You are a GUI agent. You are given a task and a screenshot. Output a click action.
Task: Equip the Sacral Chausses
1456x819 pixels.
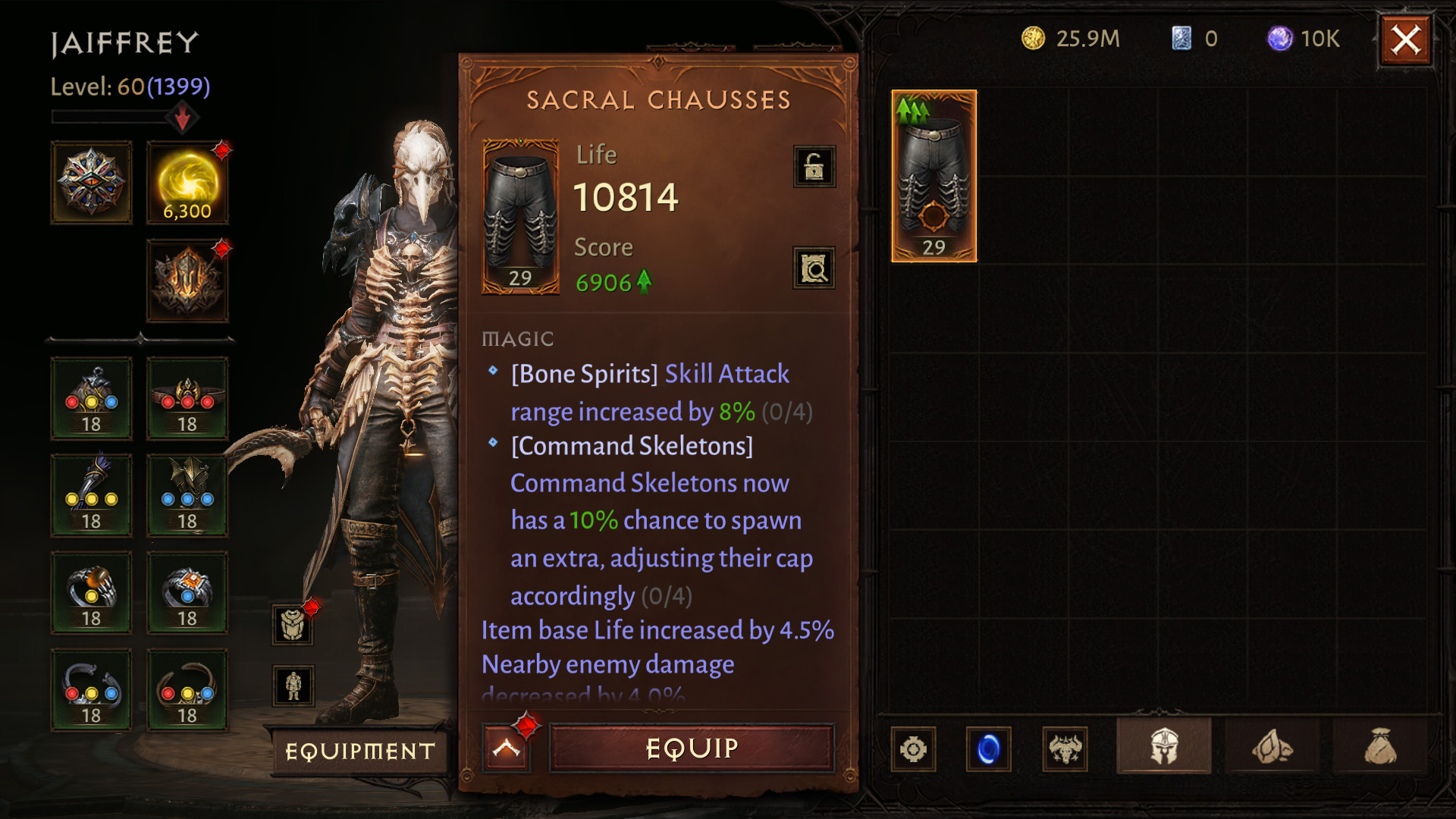point(691,748)
